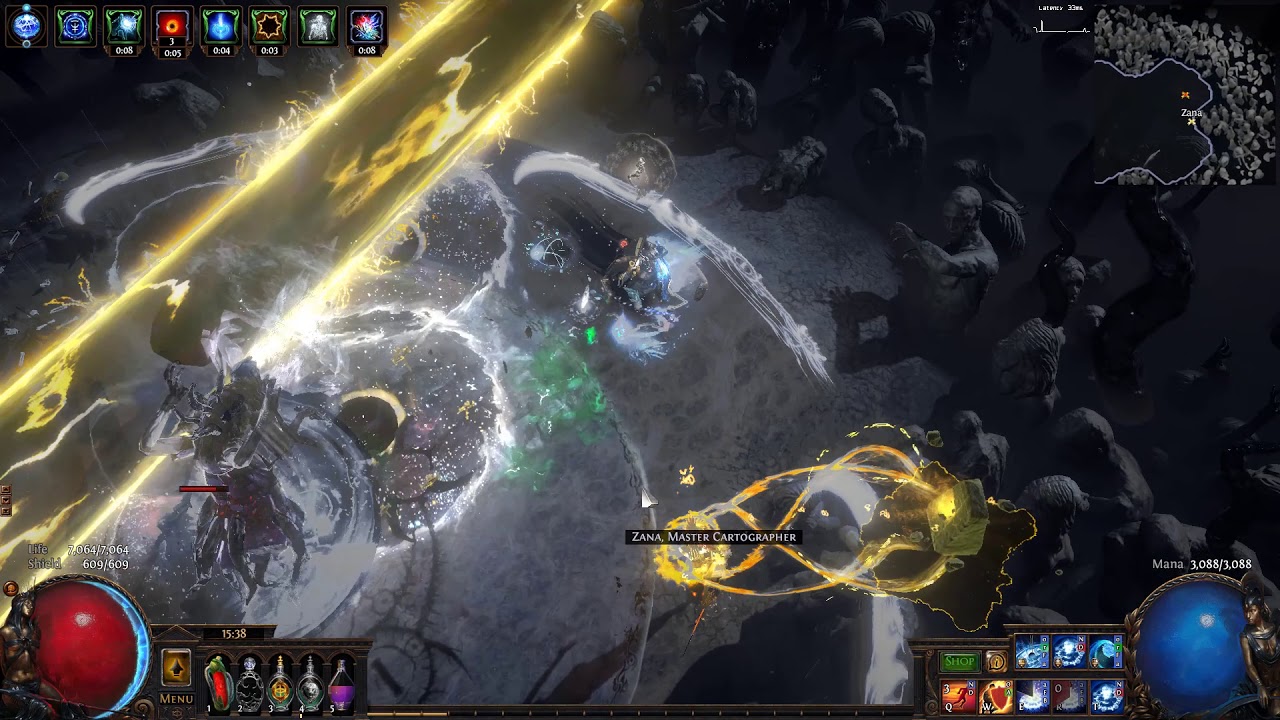Viewport: 1280px width, 720px height.
Task: Use the clear silver flask in slot 2
Action: click(249, 683)
